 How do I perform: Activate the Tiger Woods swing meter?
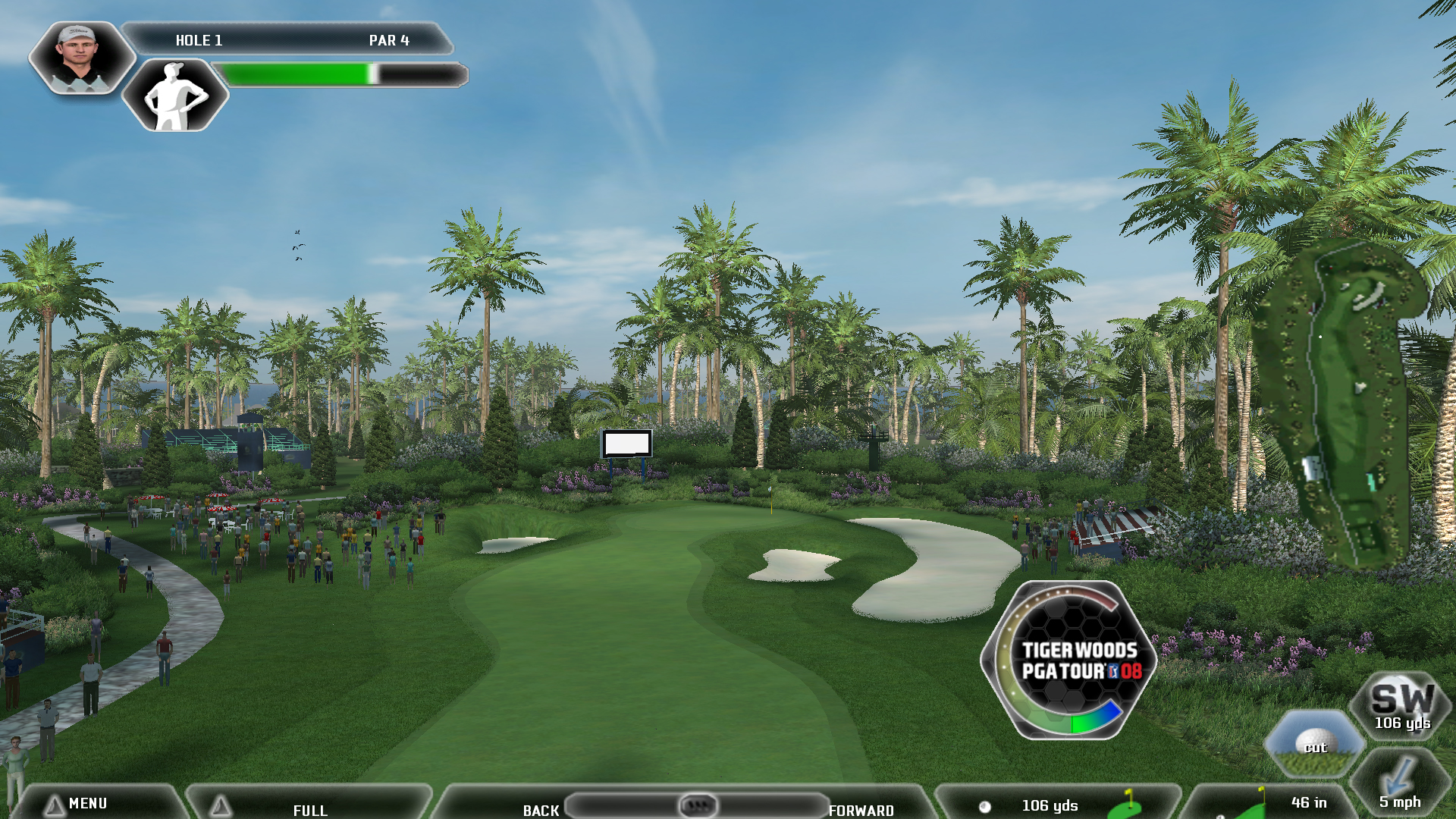[x=1069, y=660]
